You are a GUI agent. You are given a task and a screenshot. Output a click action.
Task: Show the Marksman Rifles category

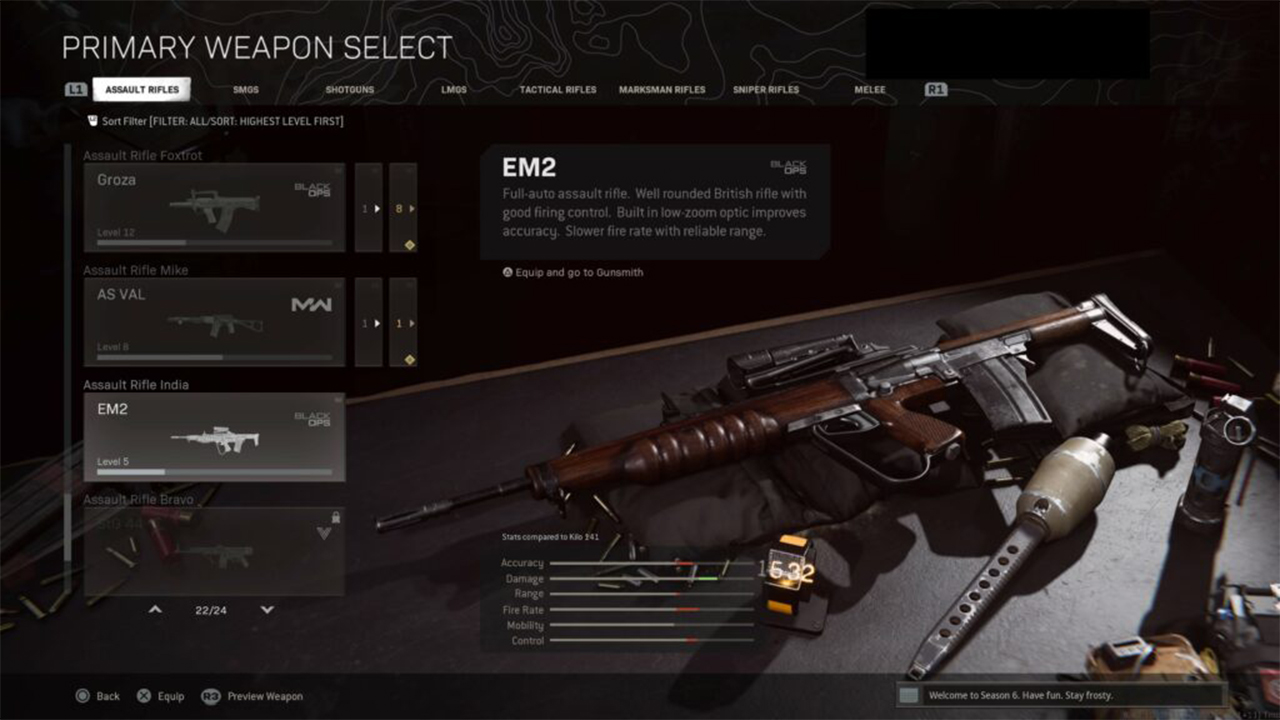tap(662, 90)
